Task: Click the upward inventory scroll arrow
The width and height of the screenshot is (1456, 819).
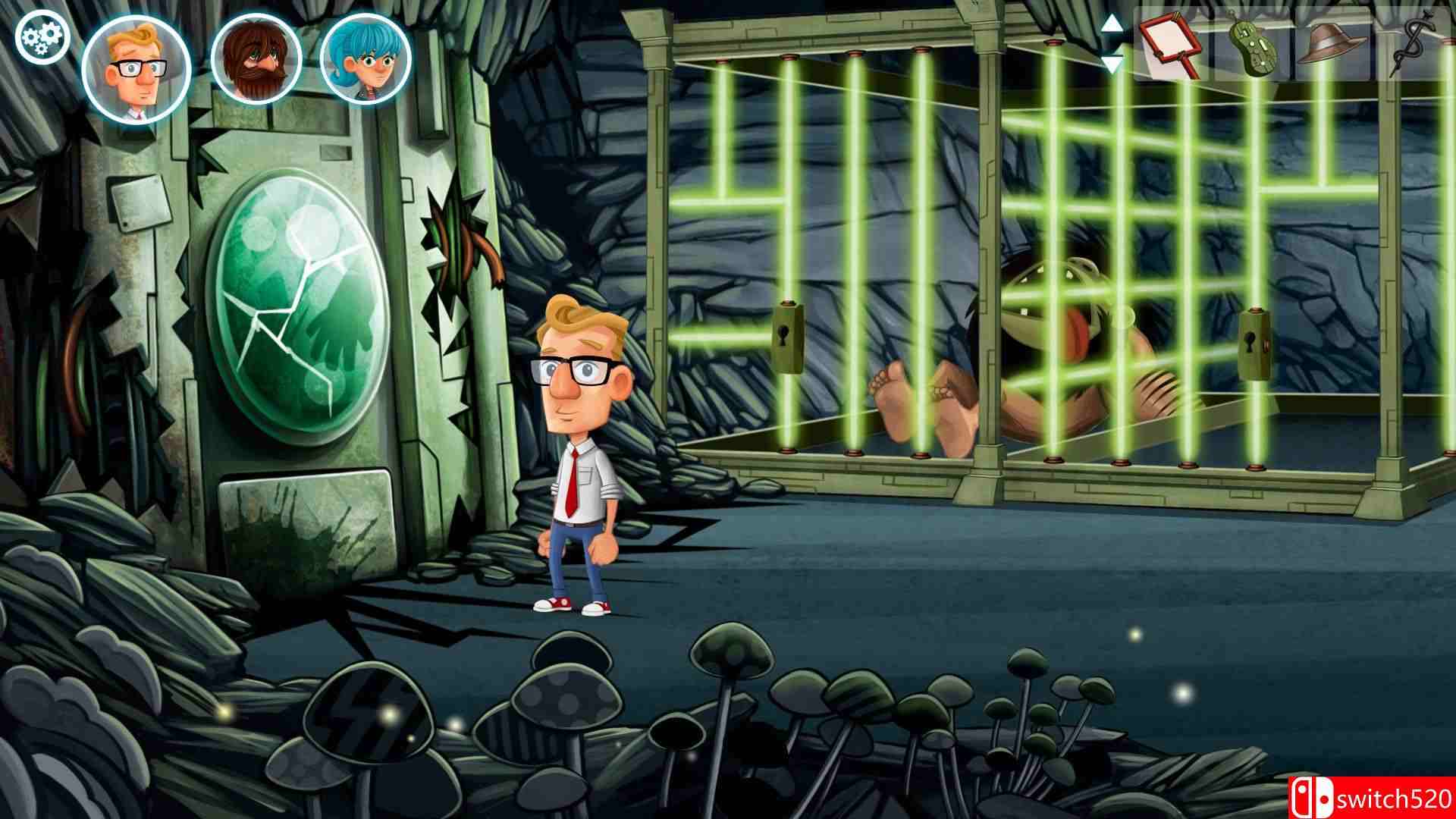Action: click(x=1110, y=24)
